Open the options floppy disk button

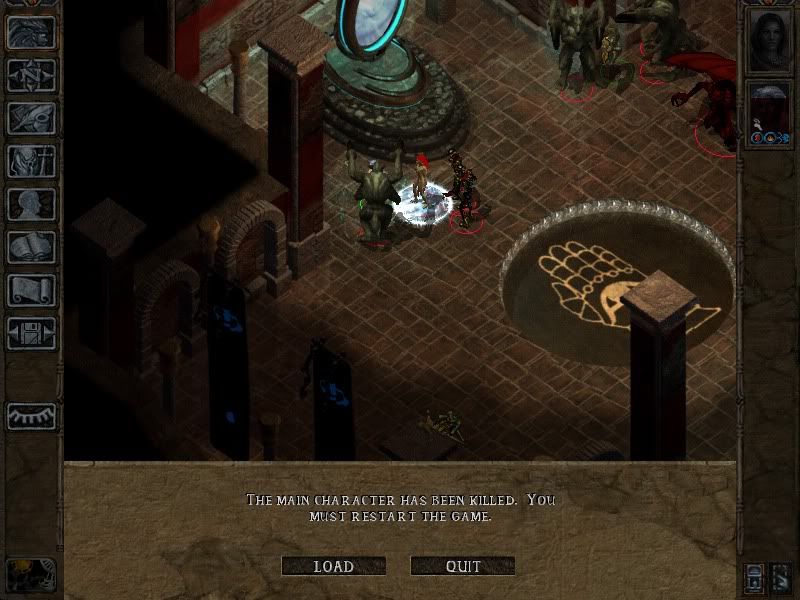tap(31, 333)
